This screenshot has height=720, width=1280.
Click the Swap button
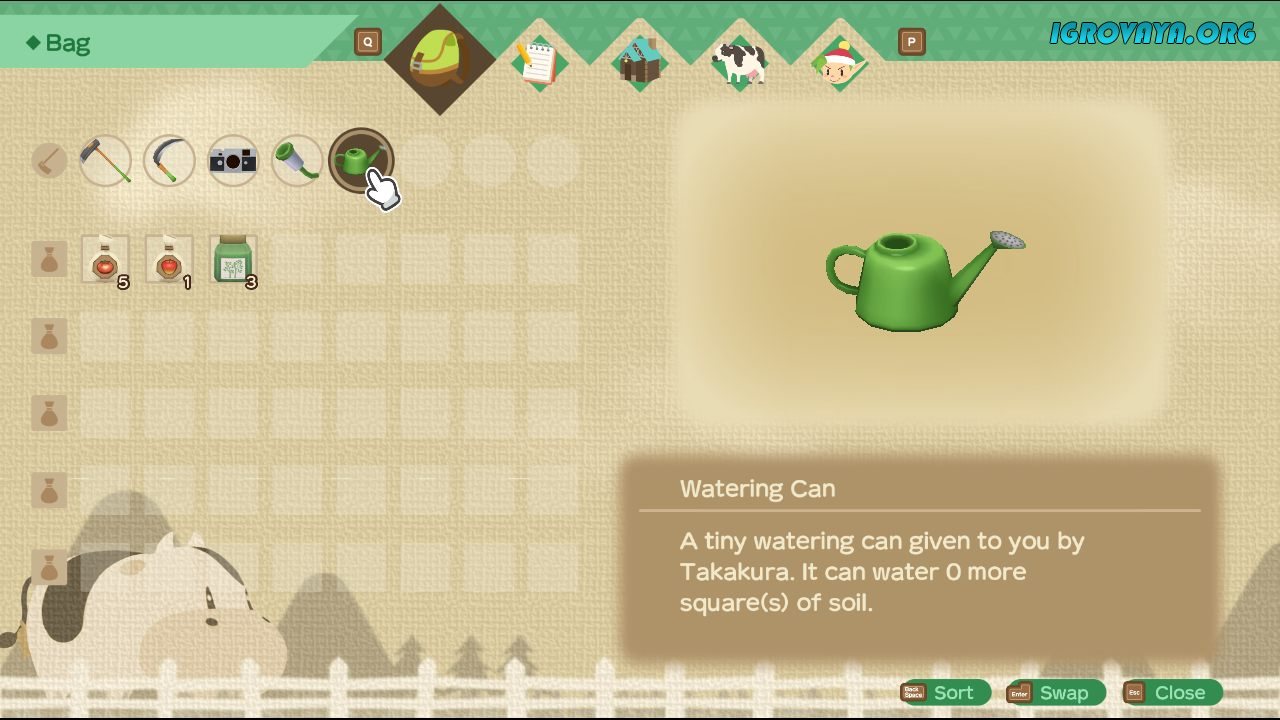[x=1056, y=693]
